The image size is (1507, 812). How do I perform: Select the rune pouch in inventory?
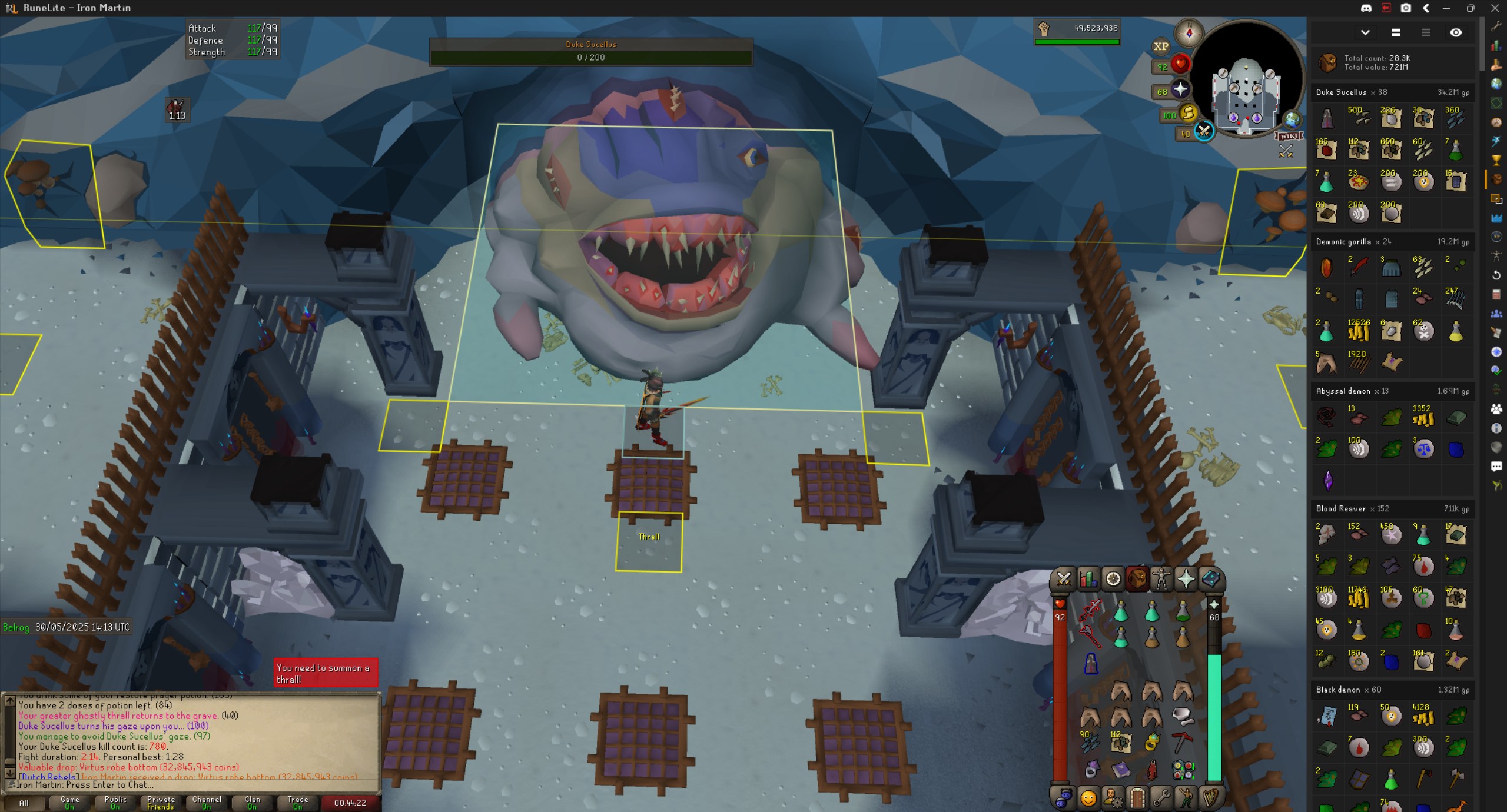tap(1182, 769)
